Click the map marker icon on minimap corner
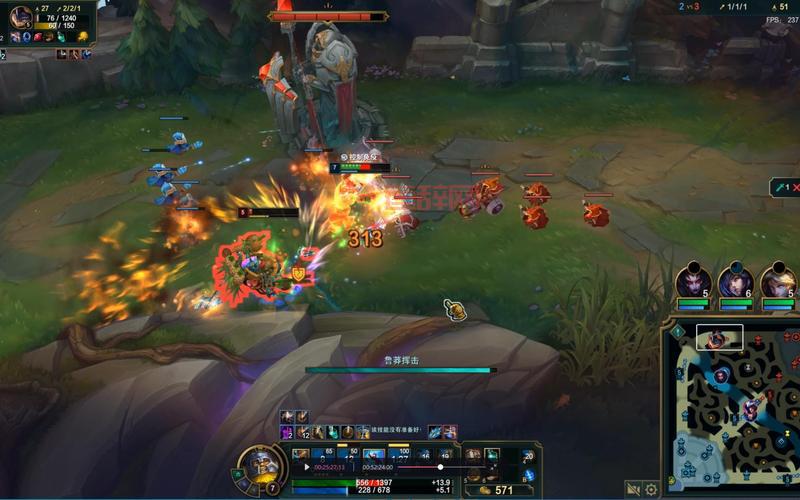The image size is (800, 500). tap(677, 331)
